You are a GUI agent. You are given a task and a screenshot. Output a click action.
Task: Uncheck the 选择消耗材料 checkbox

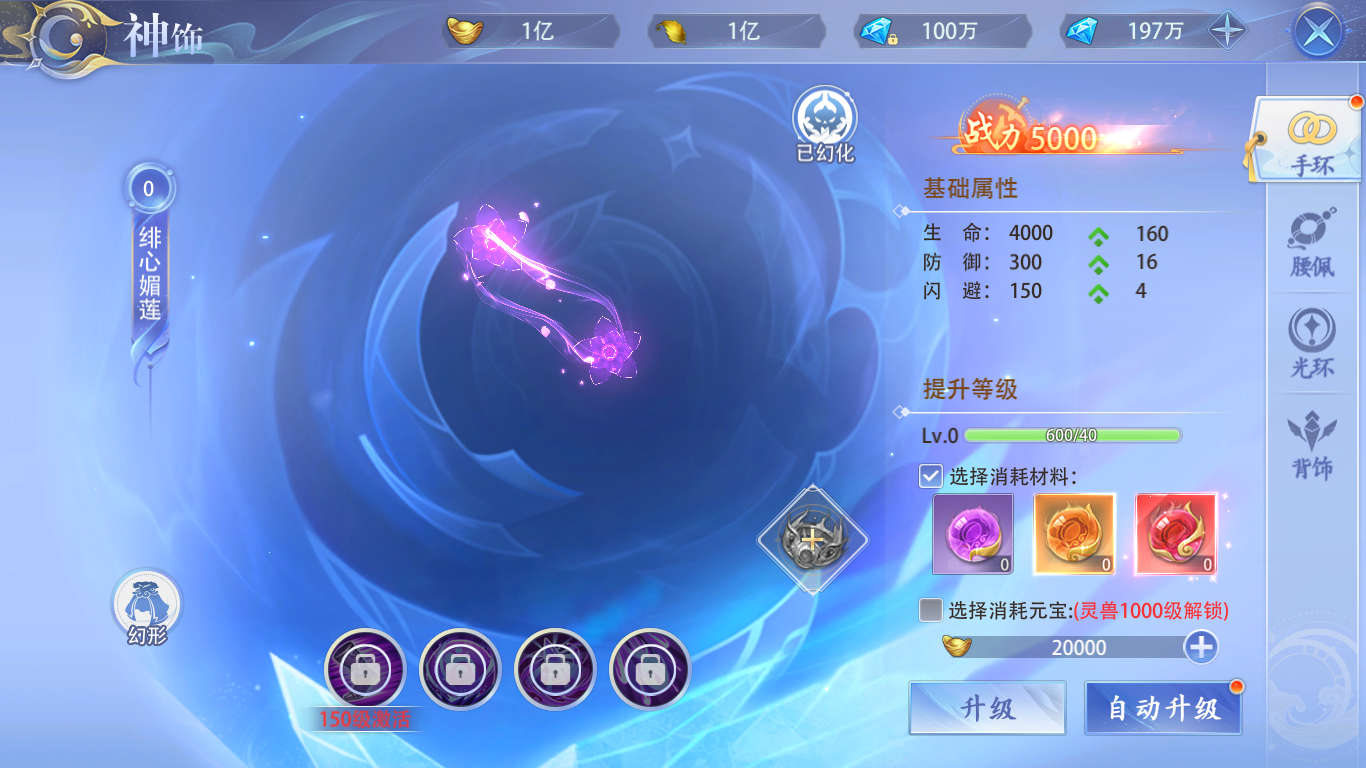[930, 475]
